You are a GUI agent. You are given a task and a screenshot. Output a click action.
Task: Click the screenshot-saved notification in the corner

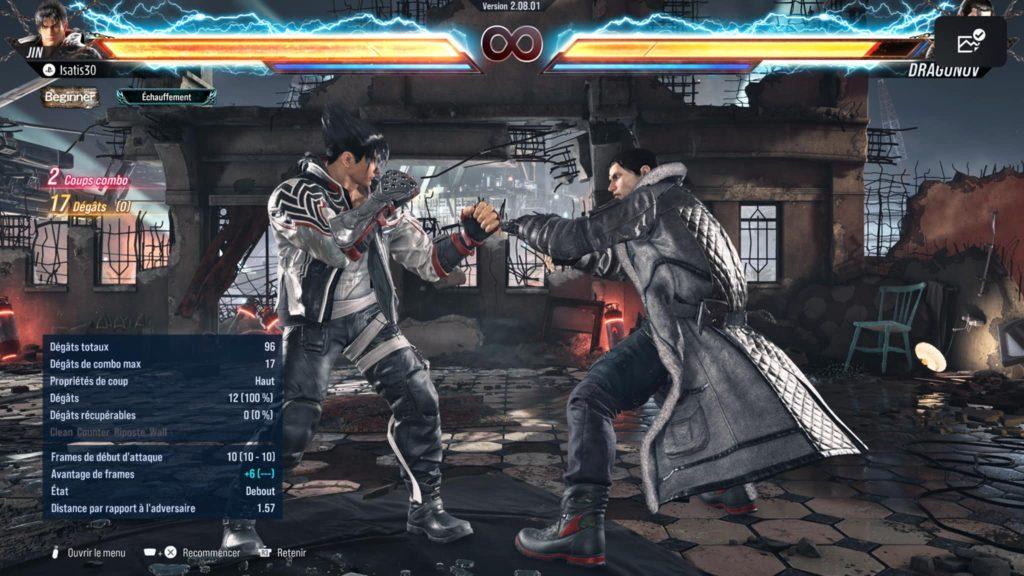tap(970, 41)
